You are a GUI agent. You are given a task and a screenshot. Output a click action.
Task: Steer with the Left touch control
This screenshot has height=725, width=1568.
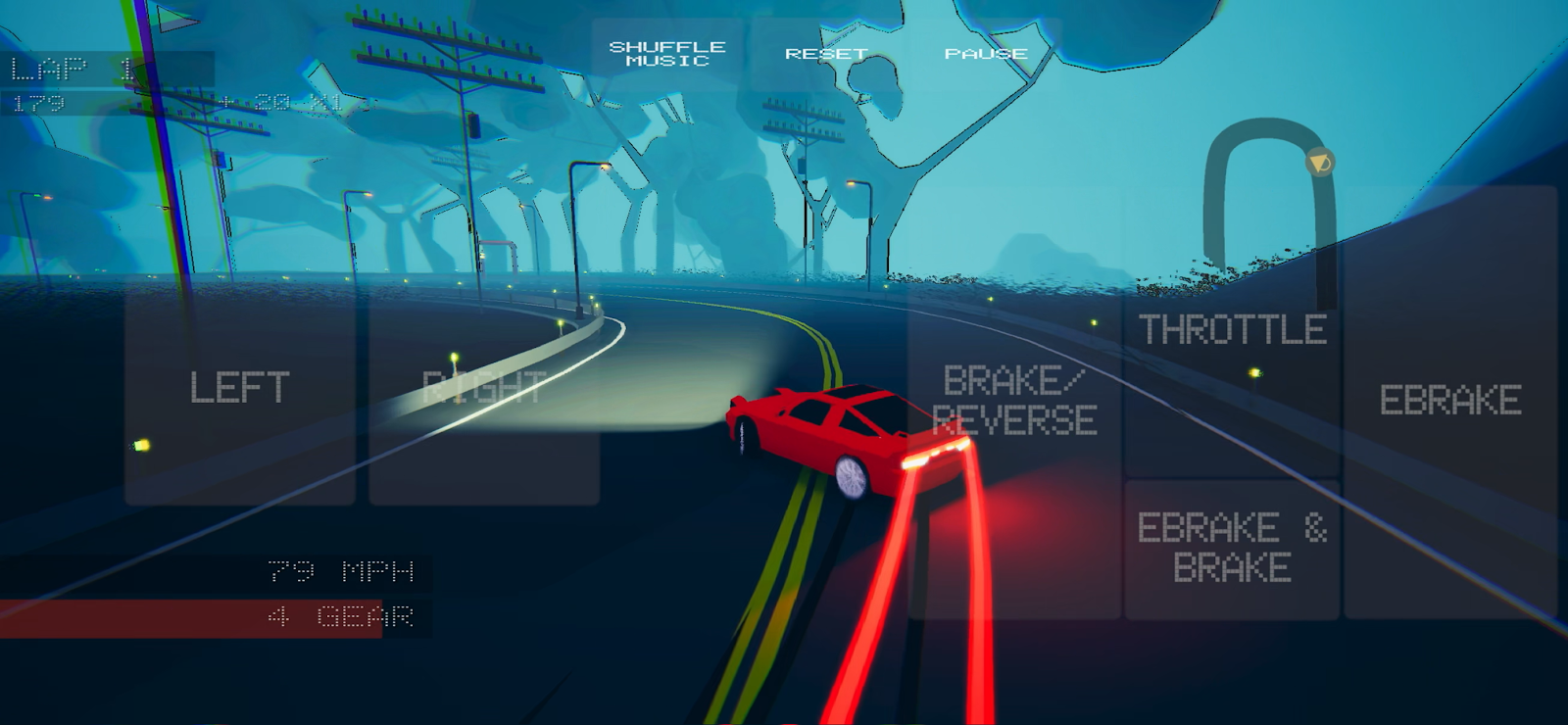click(x=240, y=389)
